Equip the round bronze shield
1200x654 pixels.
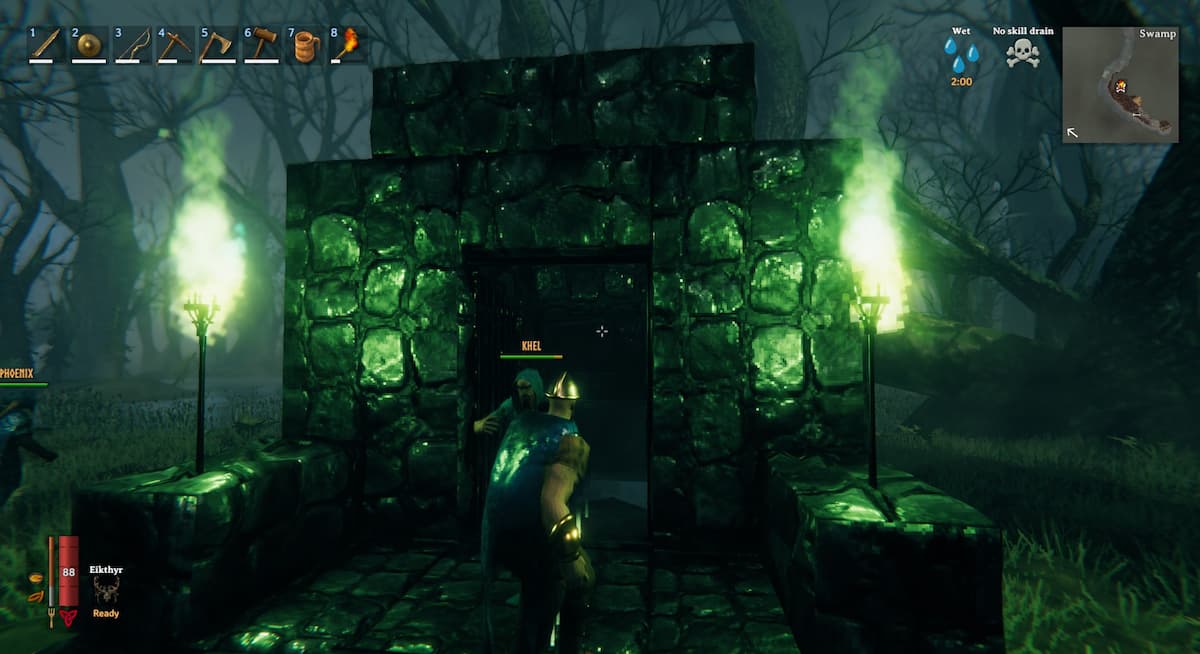point(88,45)
